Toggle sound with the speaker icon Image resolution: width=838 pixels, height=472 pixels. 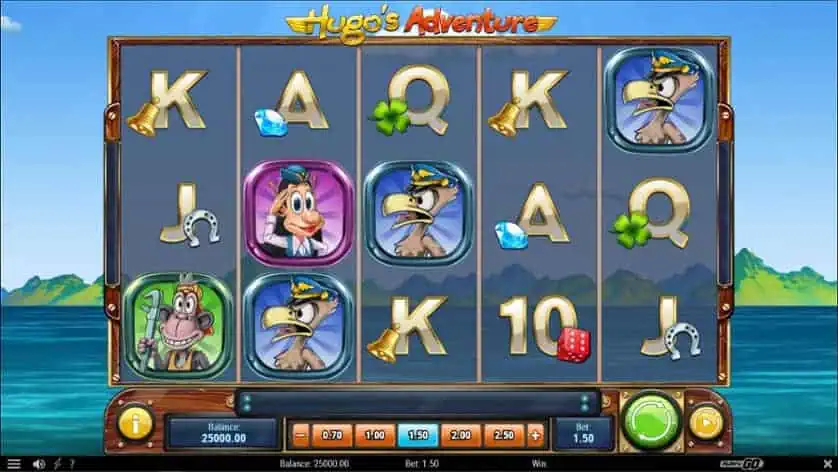pos(40,464)
